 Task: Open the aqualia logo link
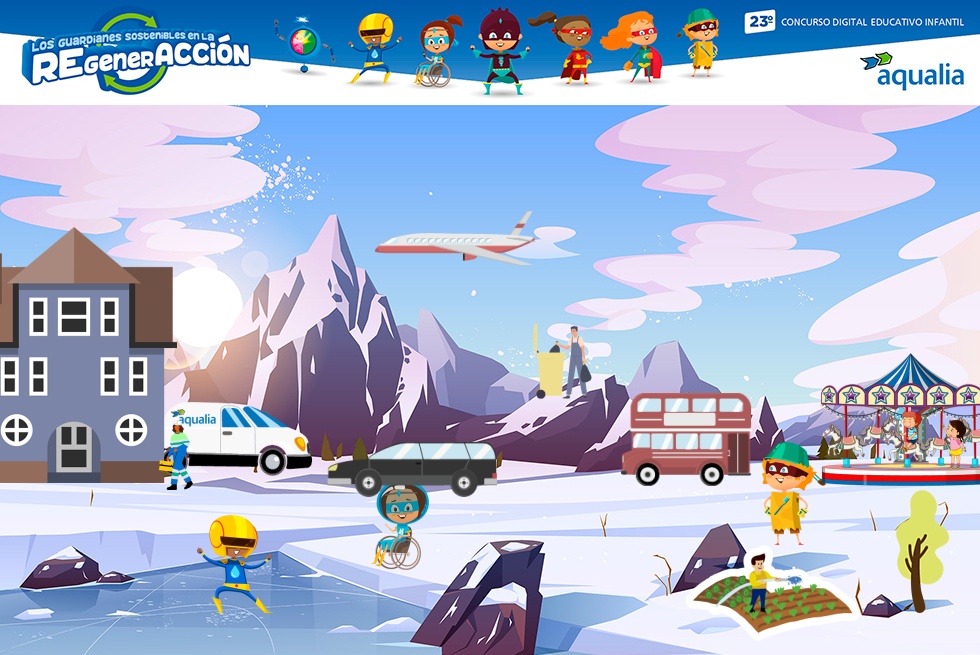911,70
